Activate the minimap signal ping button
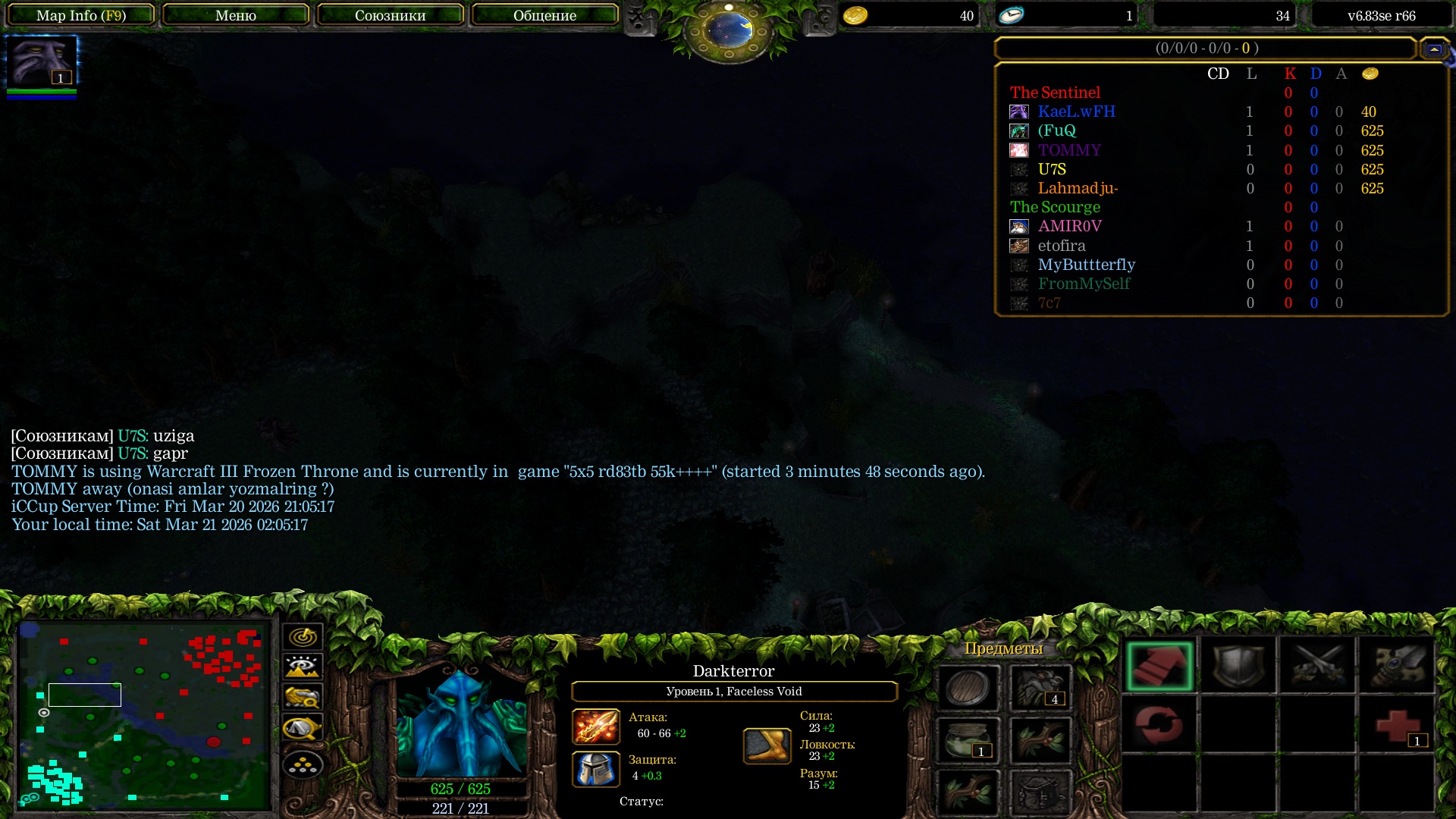This screenshot has width=1456, height=819. 303,637
